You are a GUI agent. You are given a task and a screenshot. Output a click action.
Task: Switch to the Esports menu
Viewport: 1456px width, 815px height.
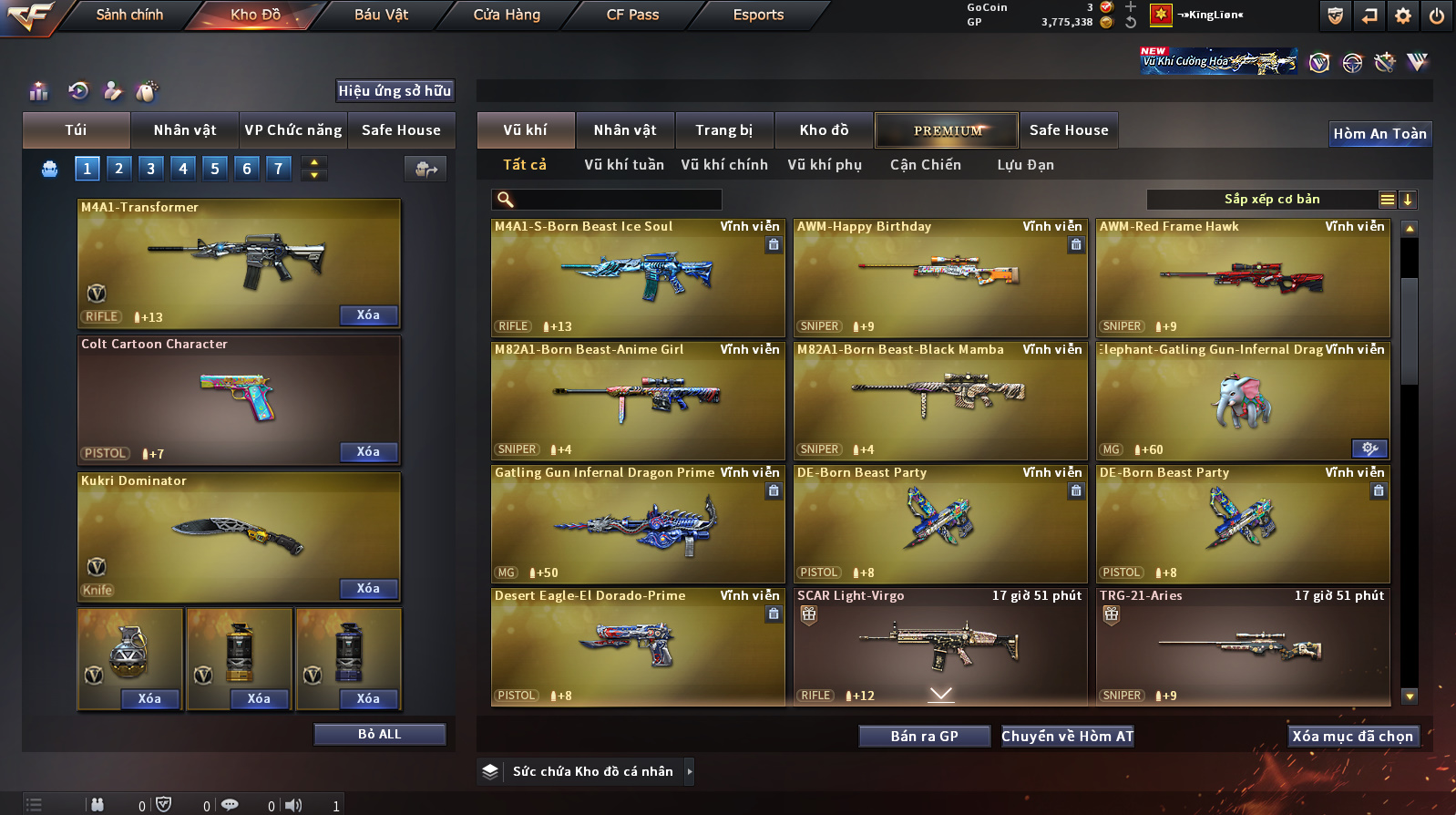[758, 15]
